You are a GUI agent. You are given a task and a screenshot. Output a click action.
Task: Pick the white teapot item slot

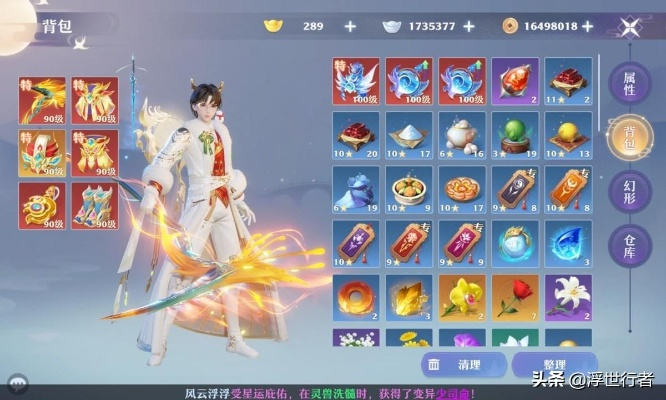coord(464,134)
